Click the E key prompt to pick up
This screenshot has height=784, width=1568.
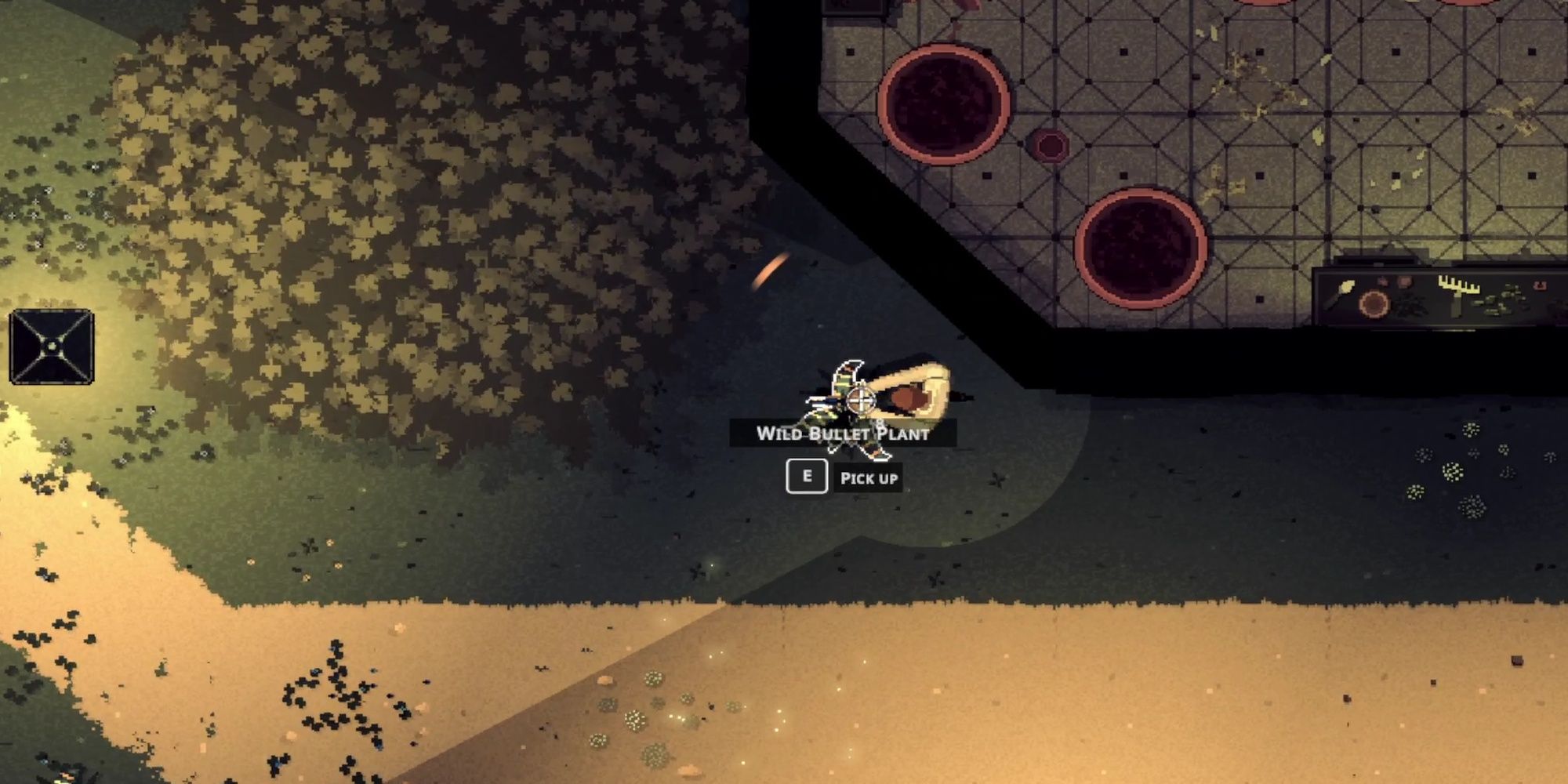pyautogui.click(x=807, y=475)
